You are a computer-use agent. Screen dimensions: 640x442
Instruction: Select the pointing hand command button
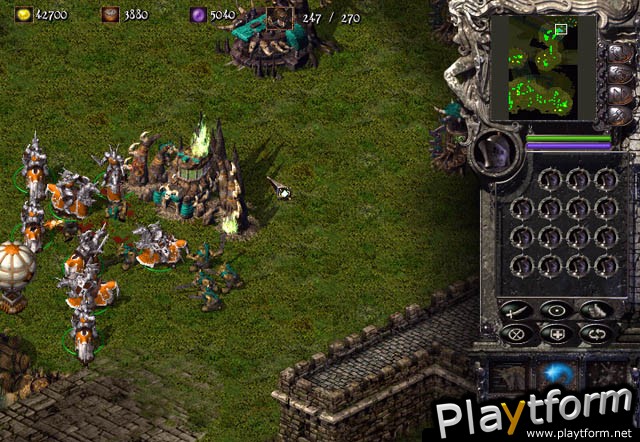click(x=595, y=310)
